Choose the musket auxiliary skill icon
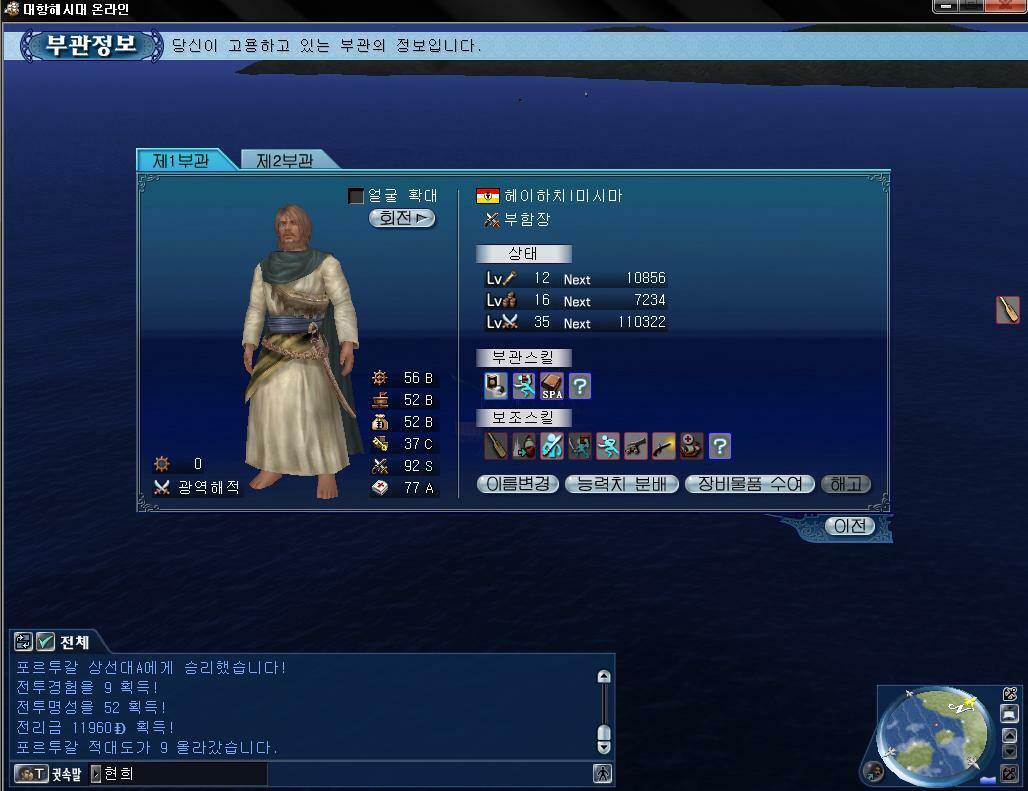The height and width of the screenshot is (791, 1028). coord(664,446)
